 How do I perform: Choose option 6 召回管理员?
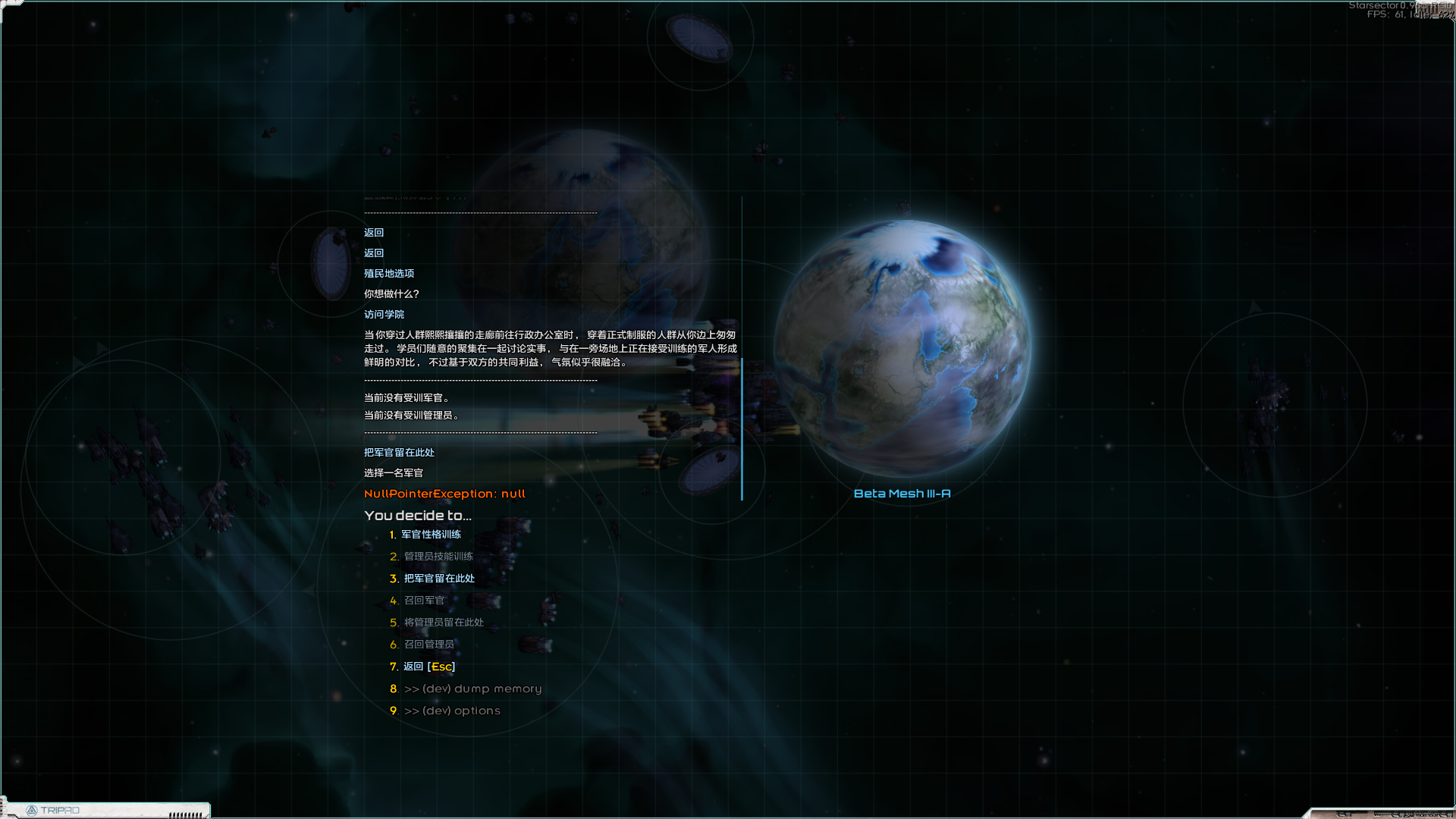pos(428,644)
